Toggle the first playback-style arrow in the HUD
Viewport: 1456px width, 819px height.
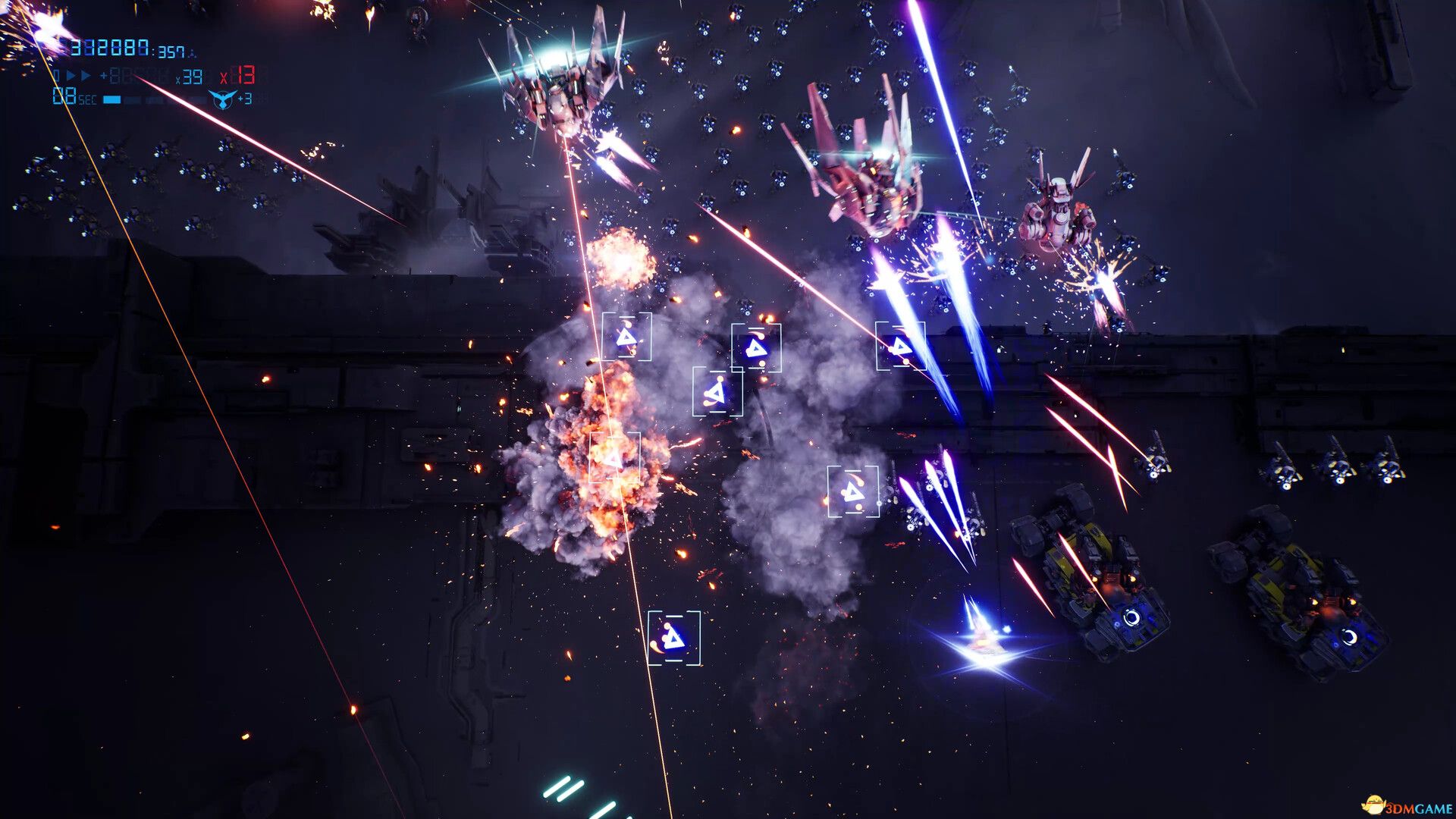[x=72, y=75]
